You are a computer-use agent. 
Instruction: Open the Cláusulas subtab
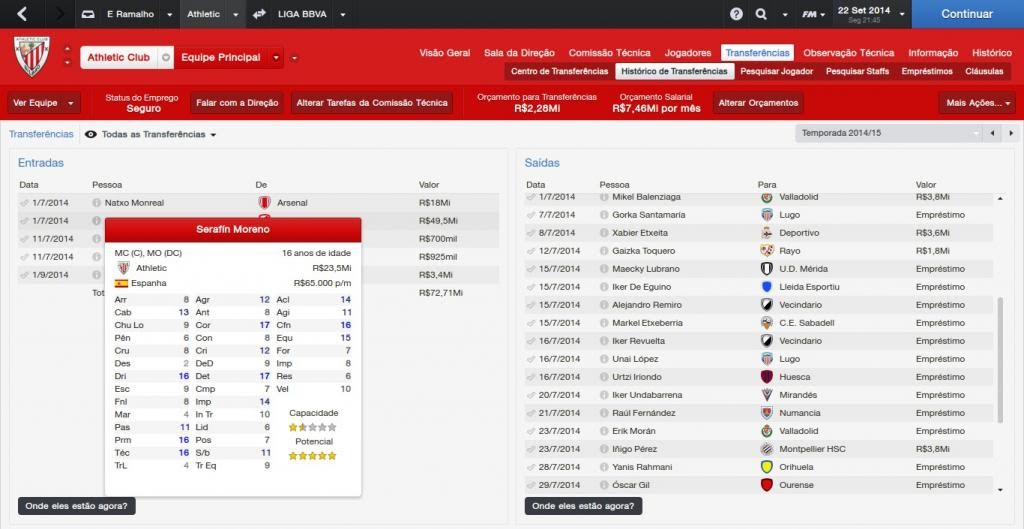984,72
